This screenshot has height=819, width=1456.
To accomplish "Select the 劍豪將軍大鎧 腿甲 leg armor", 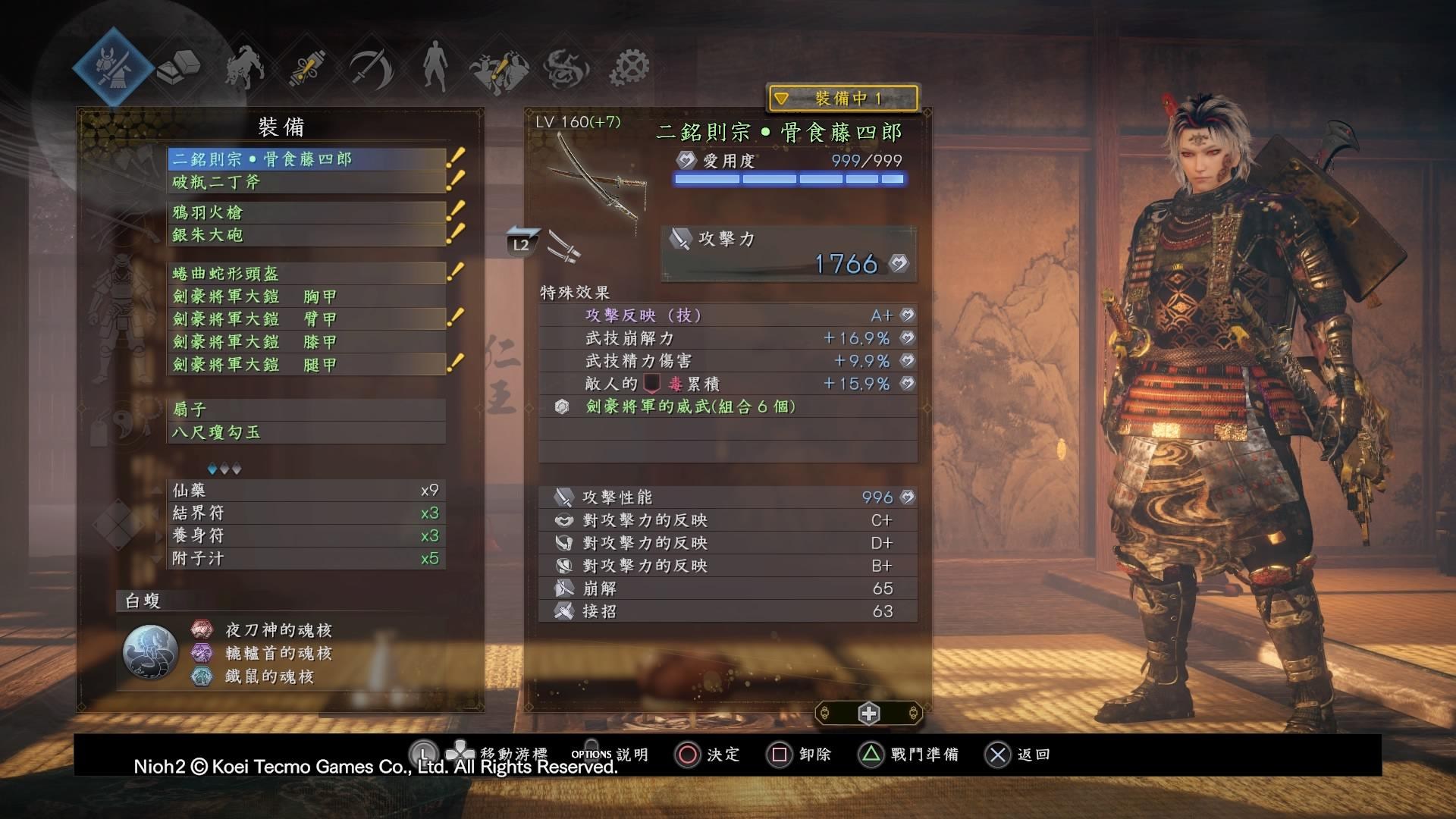I will 306,365.
